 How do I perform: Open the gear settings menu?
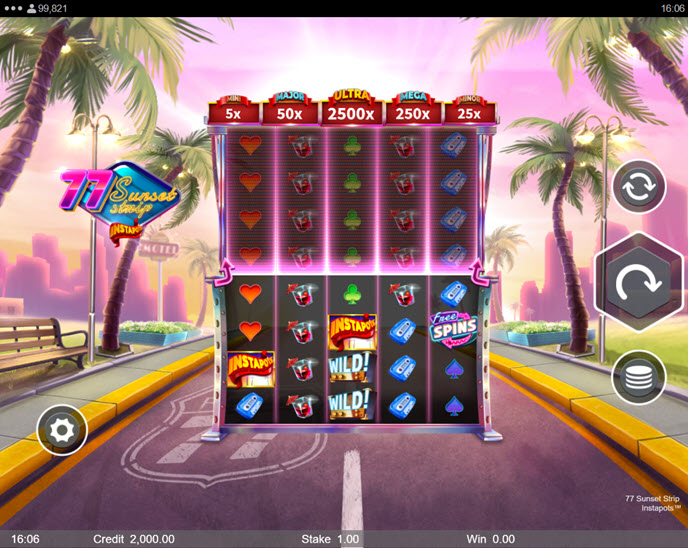(x=62, y=431)
